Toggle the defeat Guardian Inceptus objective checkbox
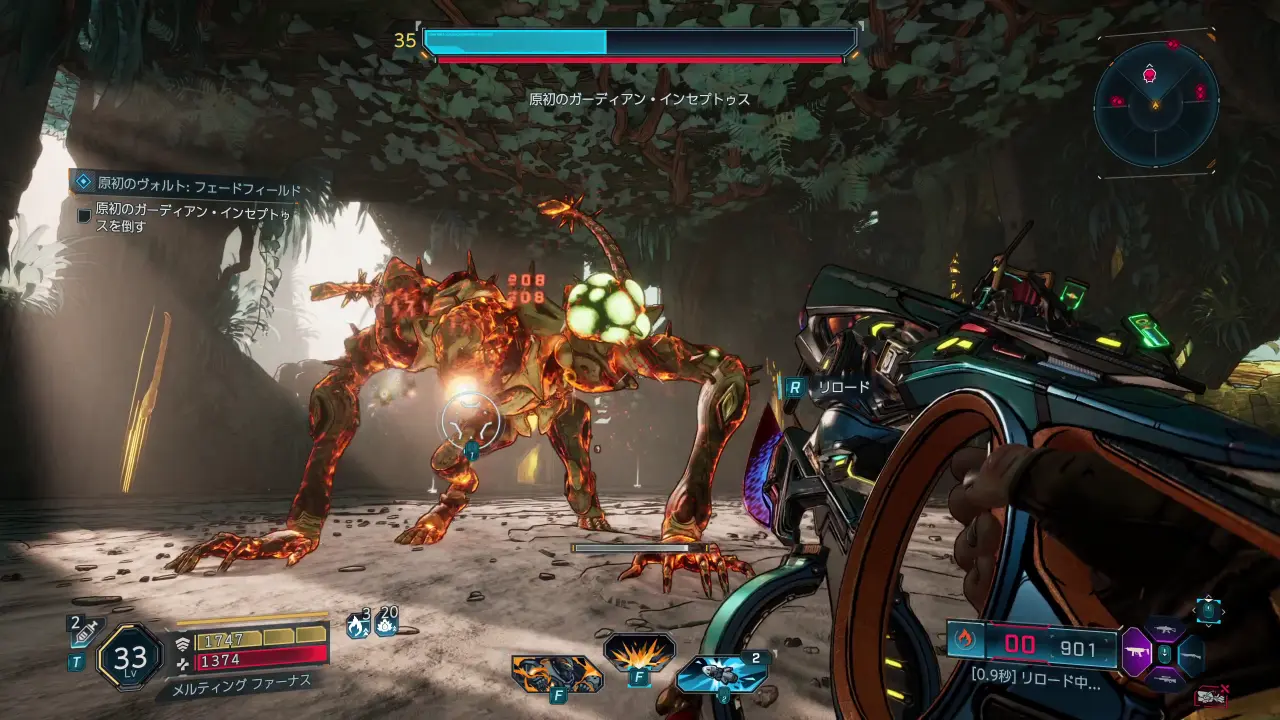Screen dimensions: 1280x720 coord(85,214)
